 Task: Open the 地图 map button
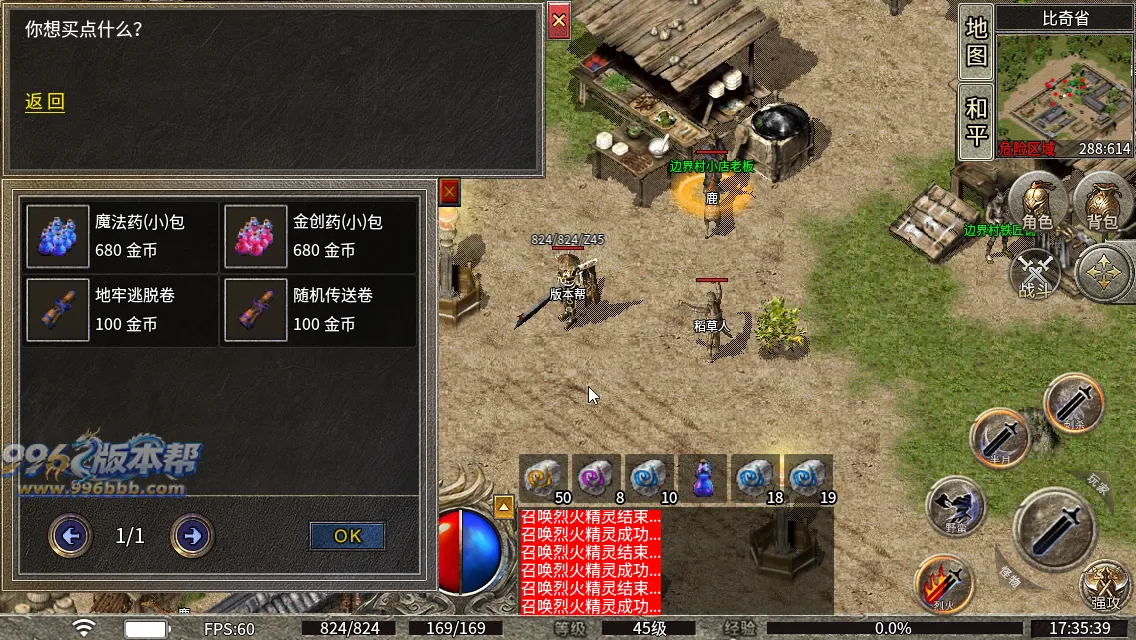(x=976, y=42)
